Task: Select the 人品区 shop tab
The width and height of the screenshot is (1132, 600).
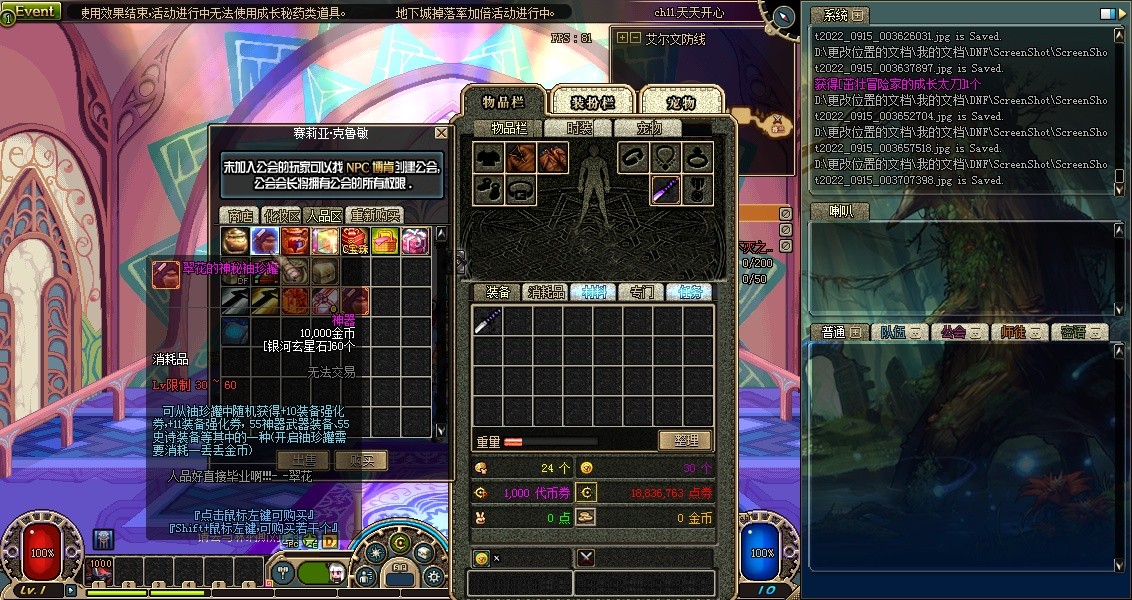Action: click(x=324, y=215)
